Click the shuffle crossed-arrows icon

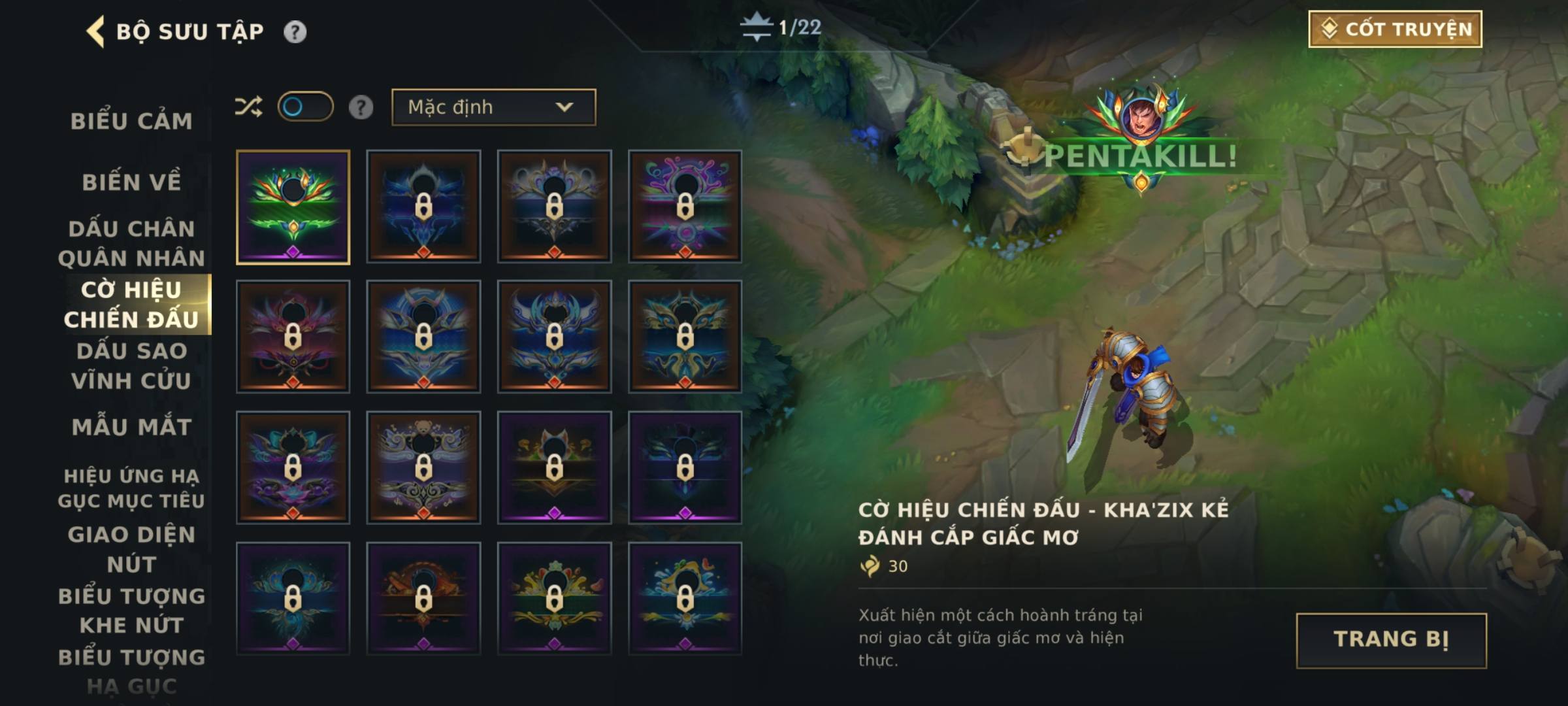[x=248, y=107]
